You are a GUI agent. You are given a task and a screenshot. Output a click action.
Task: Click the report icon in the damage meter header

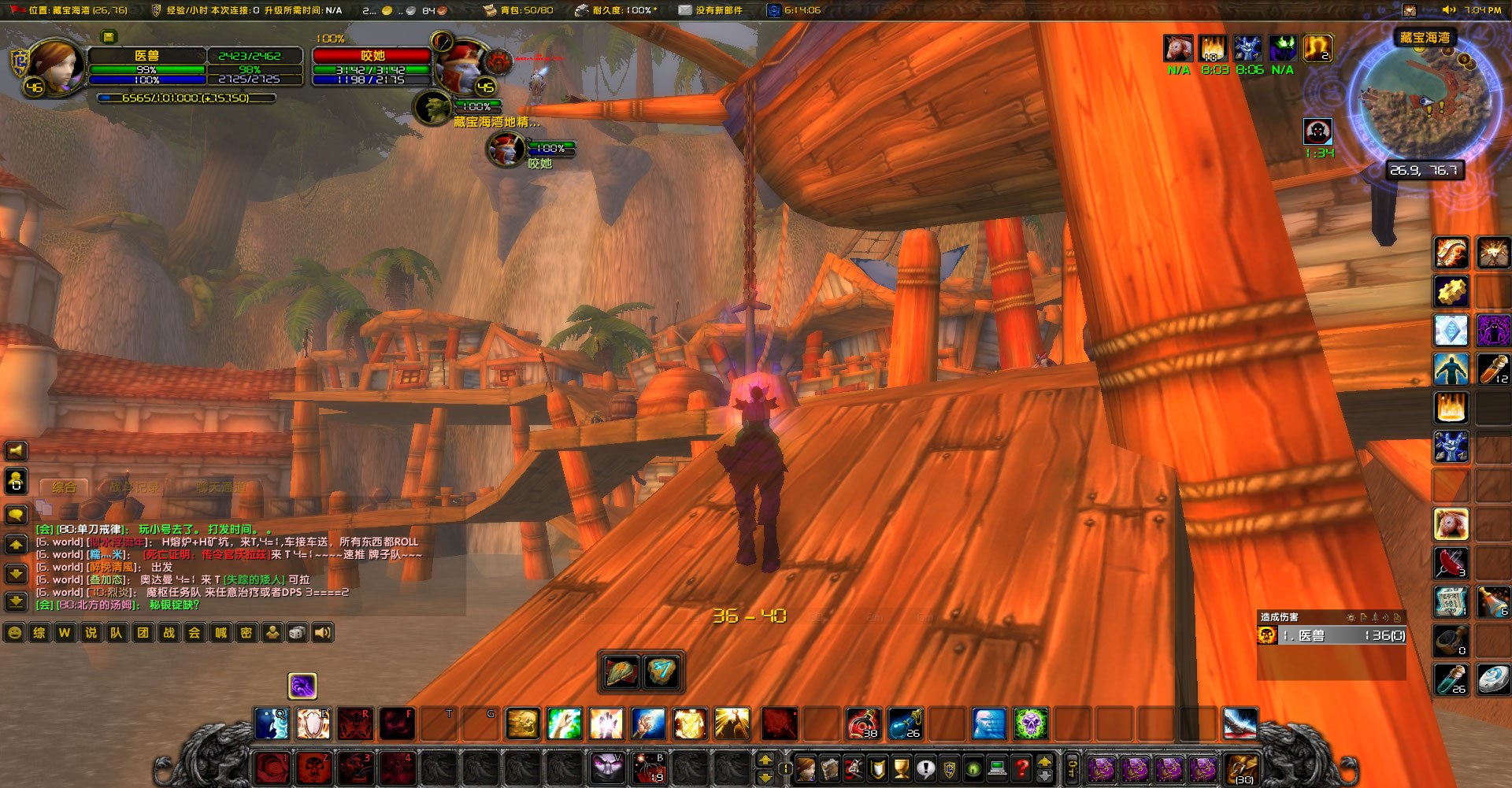tap(1364, 617)
